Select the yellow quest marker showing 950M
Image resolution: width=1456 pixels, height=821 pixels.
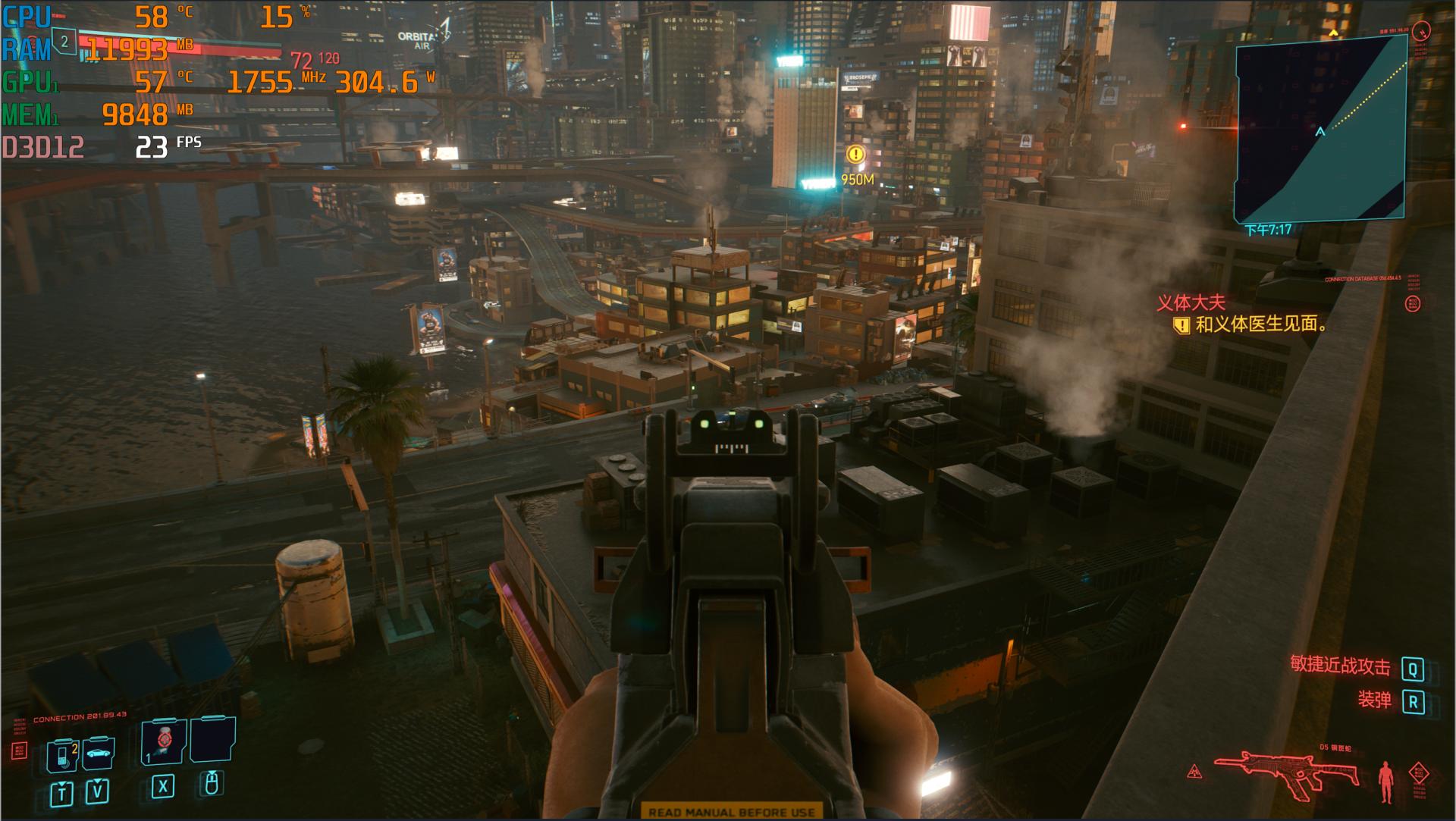(x=855, y=155)
